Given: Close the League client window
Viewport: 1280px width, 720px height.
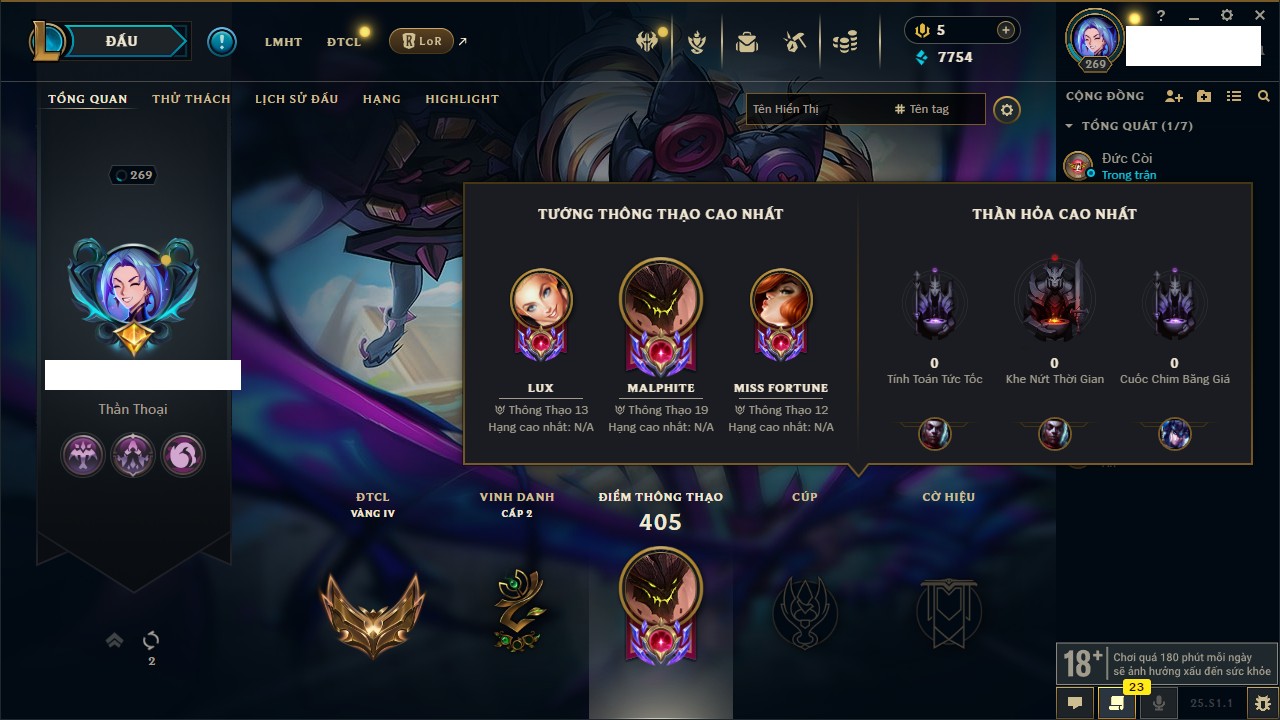Looking at the screenshot, I should tap(1258, 15).
